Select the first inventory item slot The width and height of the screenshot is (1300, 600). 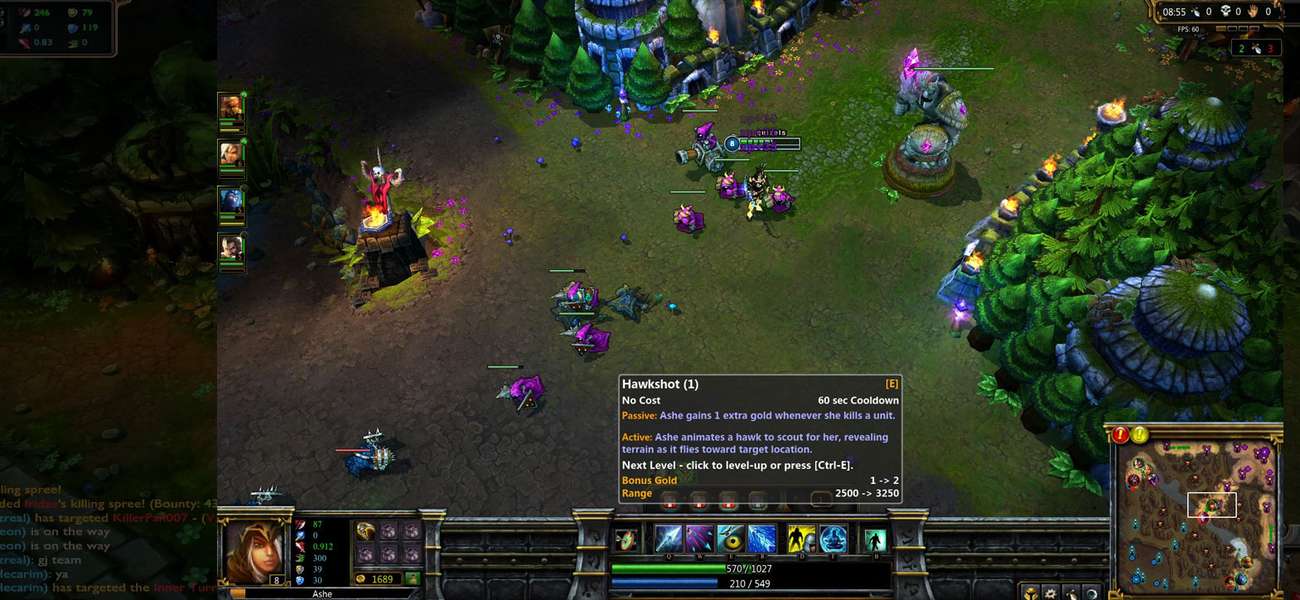[x=366, y=531]
